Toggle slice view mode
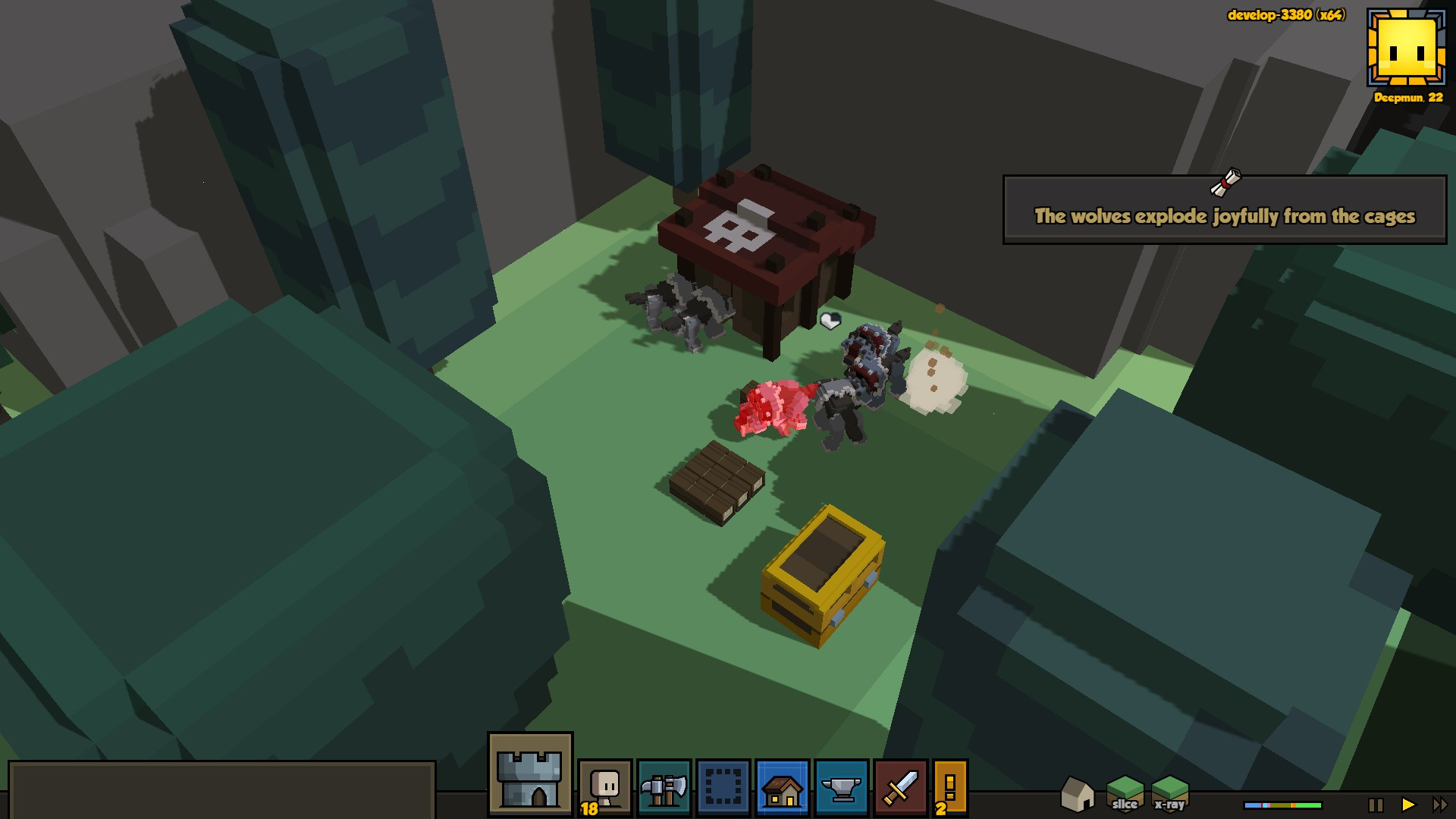Image resolution: width=1456 pixels, height=819 pixels. coord(1125,793)
